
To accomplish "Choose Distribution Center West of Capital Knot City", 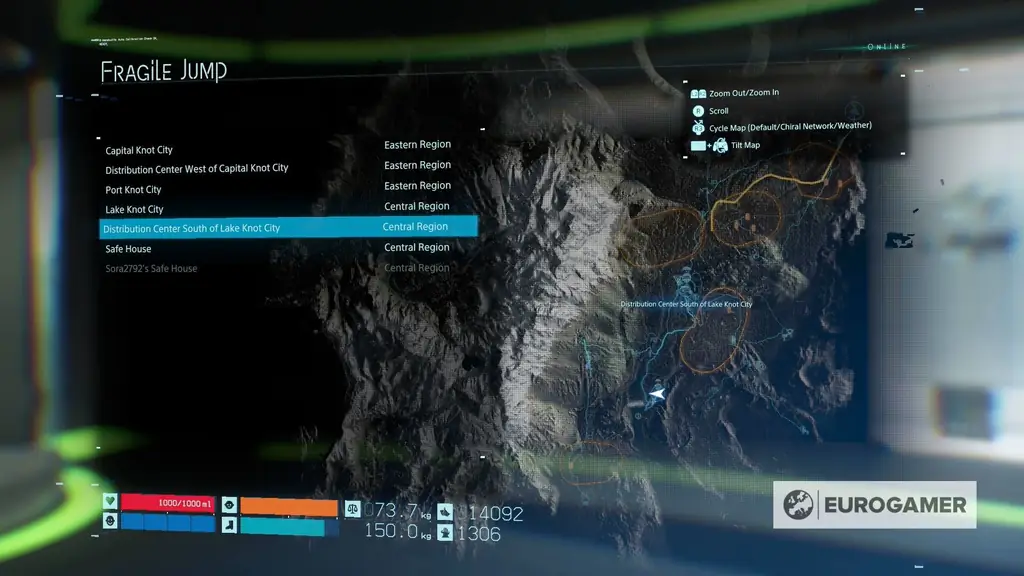I will [x=197, y=169].
